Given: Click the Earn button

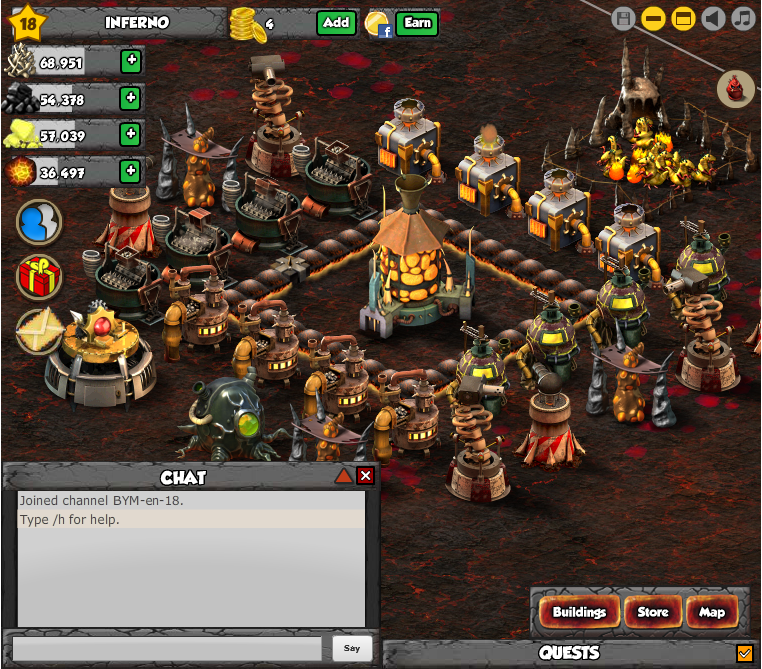Looking at the screenshot, I should click(x=416, y=23).
